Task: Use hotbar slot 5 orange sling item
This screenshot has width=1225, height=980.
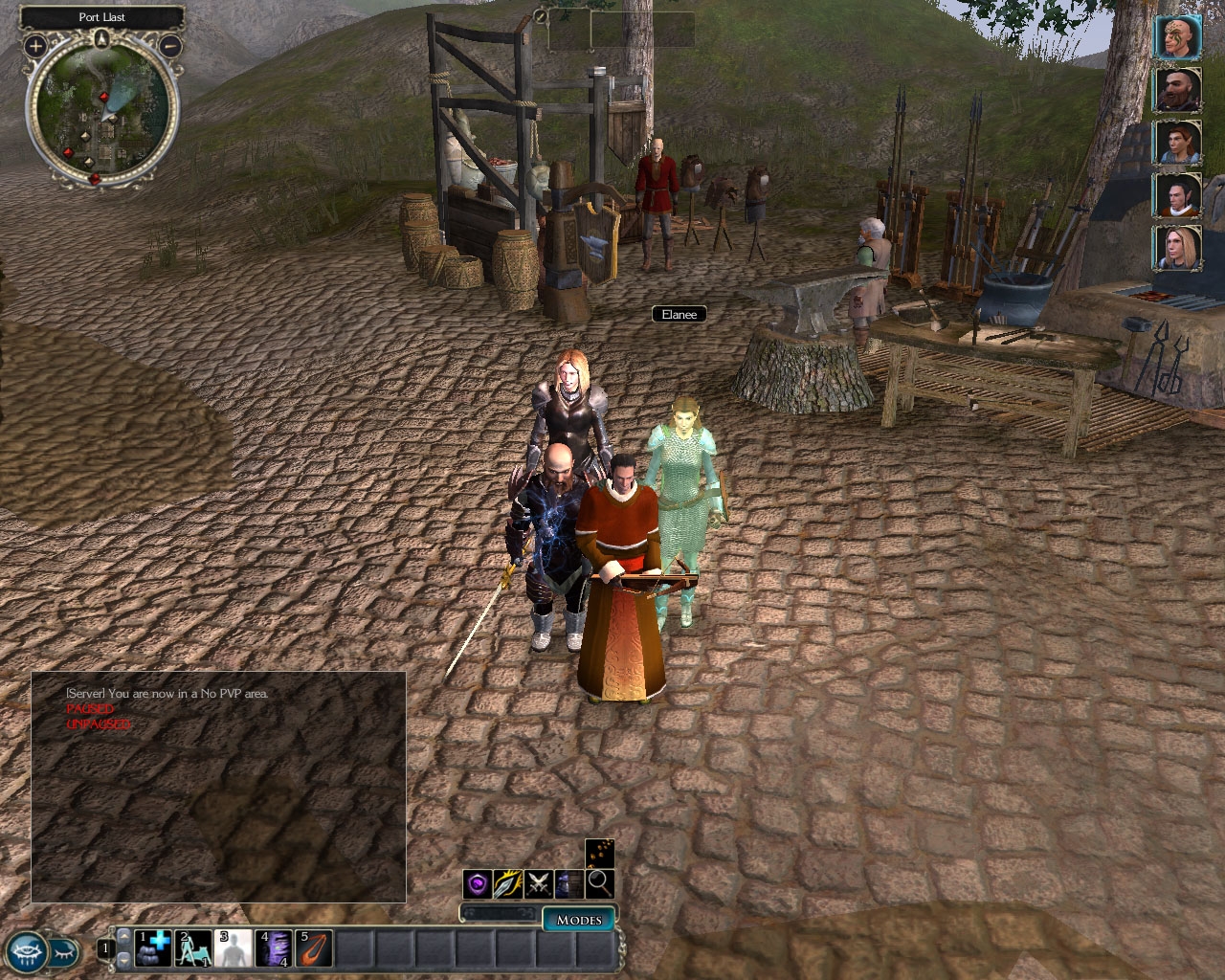Action: point(314,948)
